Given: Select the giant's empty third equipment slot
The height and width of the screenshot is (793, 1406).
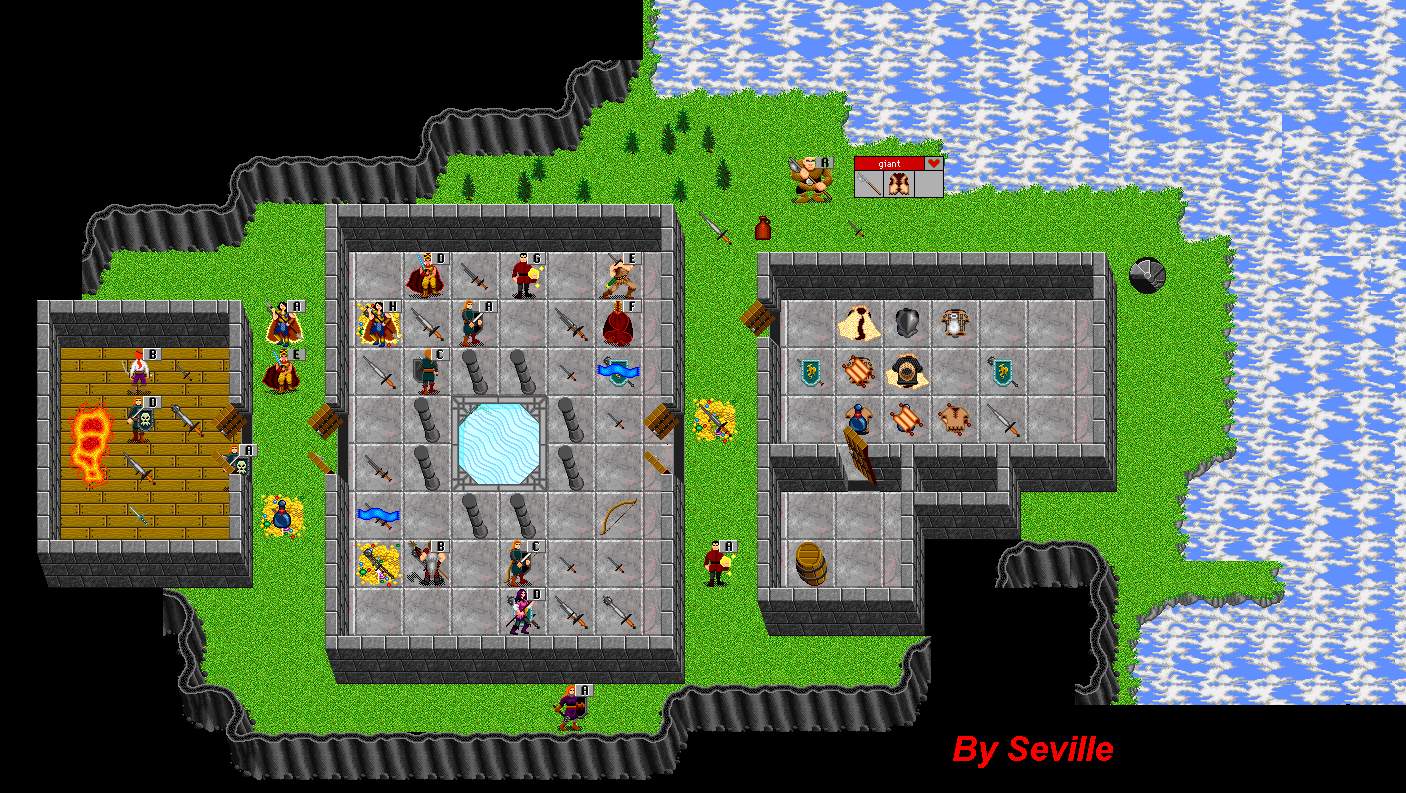Looking at the screenshot, I should click(x=930, y=184).
